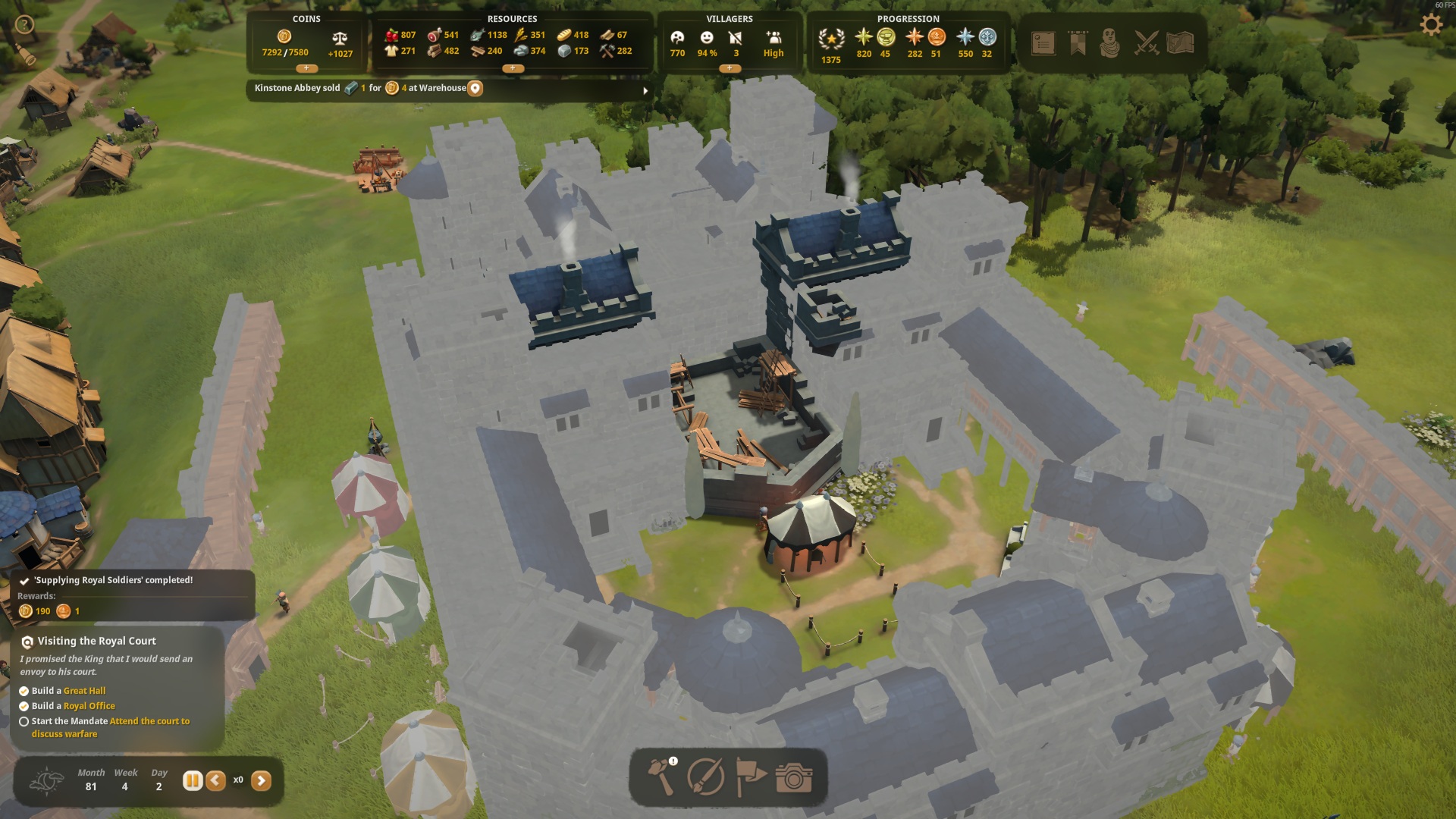1456x819 pixels.
Task: Jump to the Warehouse location pin
Action: (x=475, y=88)
